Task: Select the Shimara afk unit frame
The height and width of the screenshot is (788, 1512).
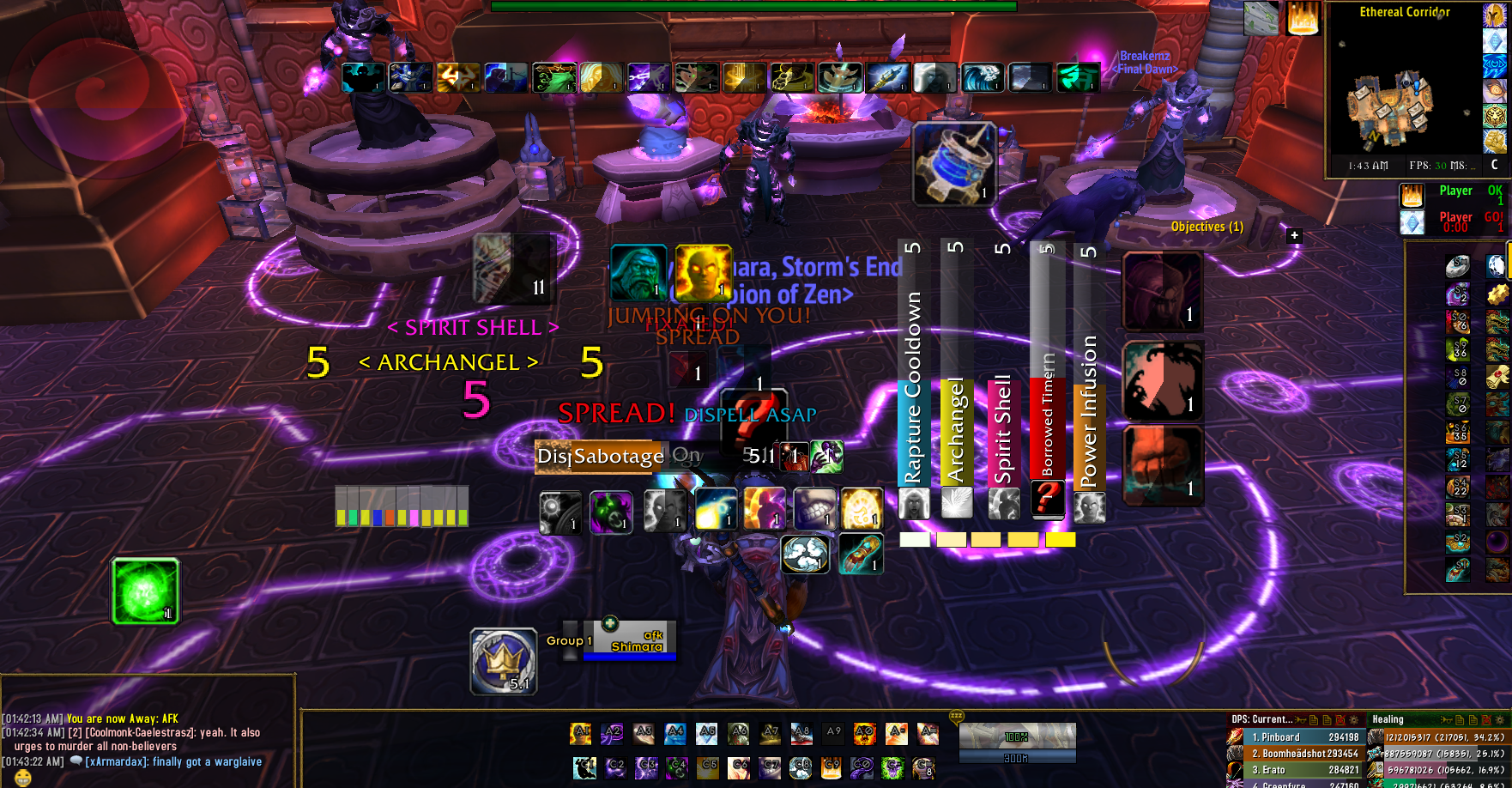Action: tap(630, 640)
